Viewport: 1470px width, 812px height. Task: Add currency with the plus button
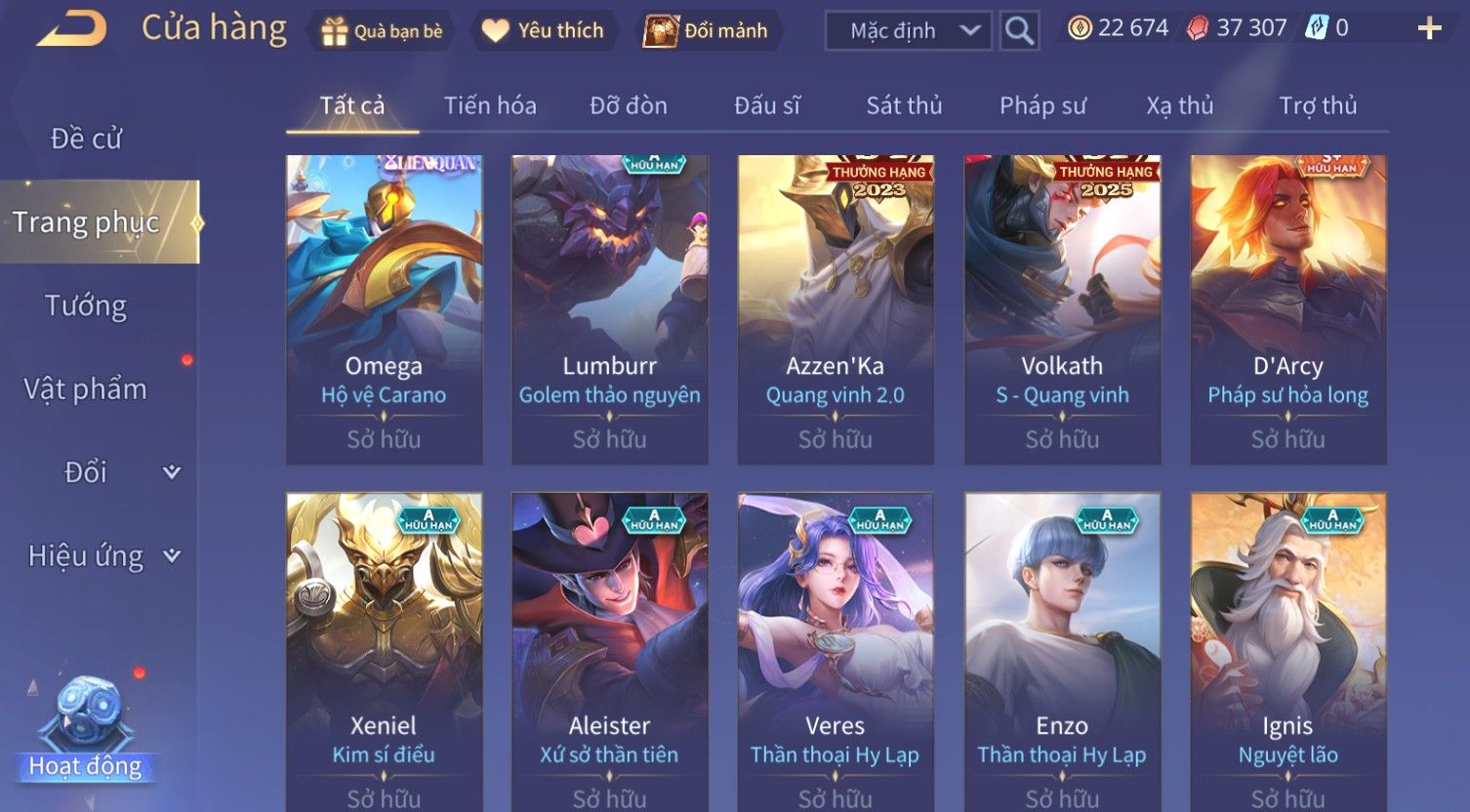[x=1429, y=29]
